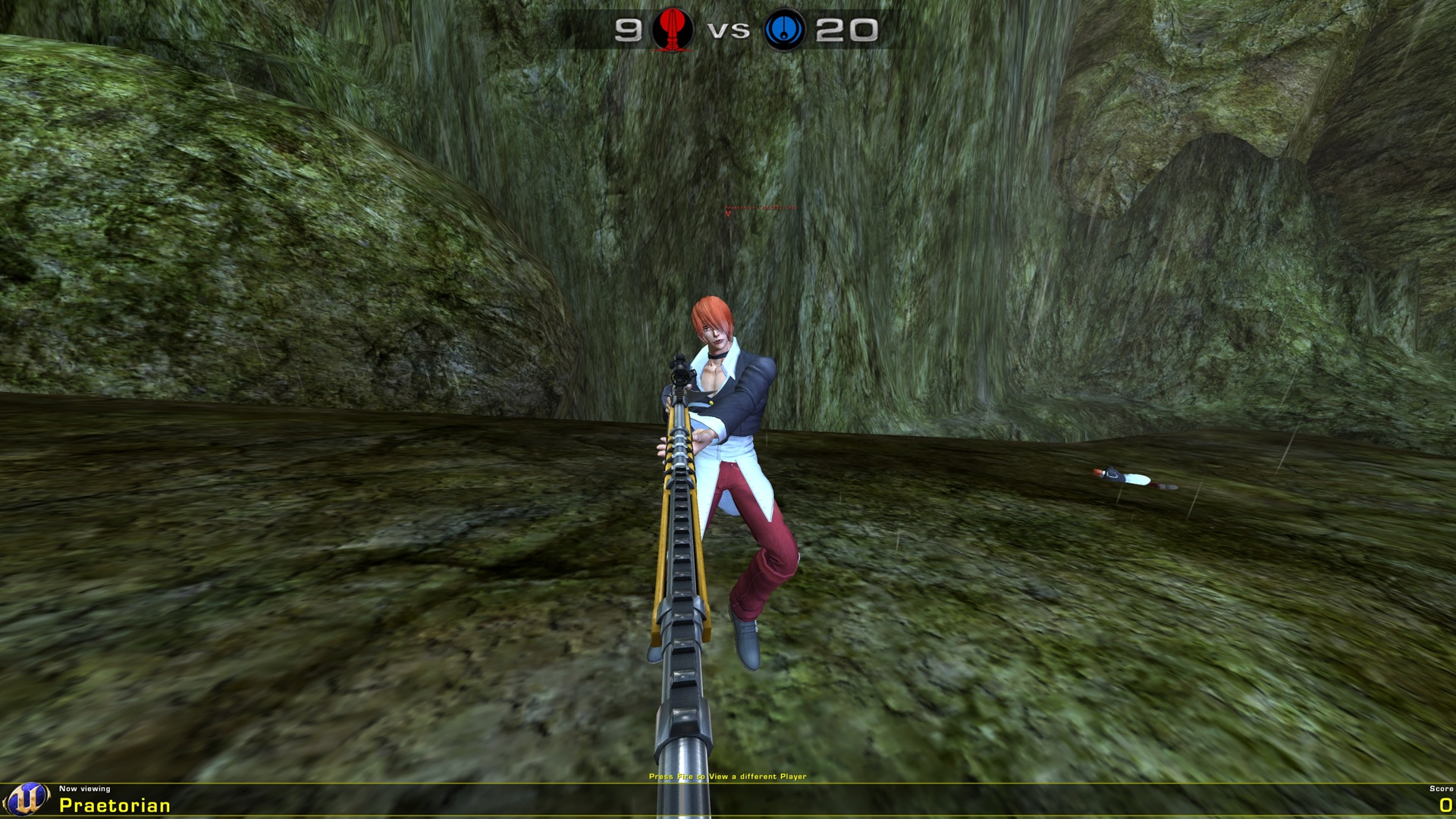Click the yellow bottom HUD divider bar
This screenshot has height=819, width=1456.
[728, 785]
